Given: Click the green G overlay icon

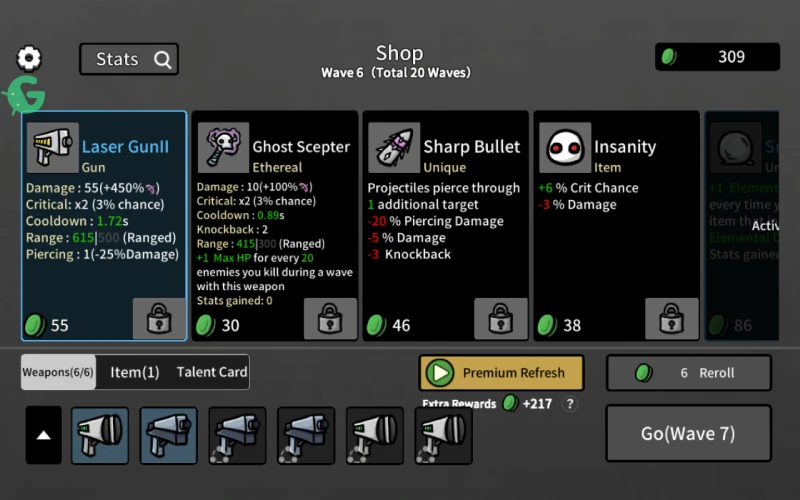Looking at the screenshot, I should [23, 96].
